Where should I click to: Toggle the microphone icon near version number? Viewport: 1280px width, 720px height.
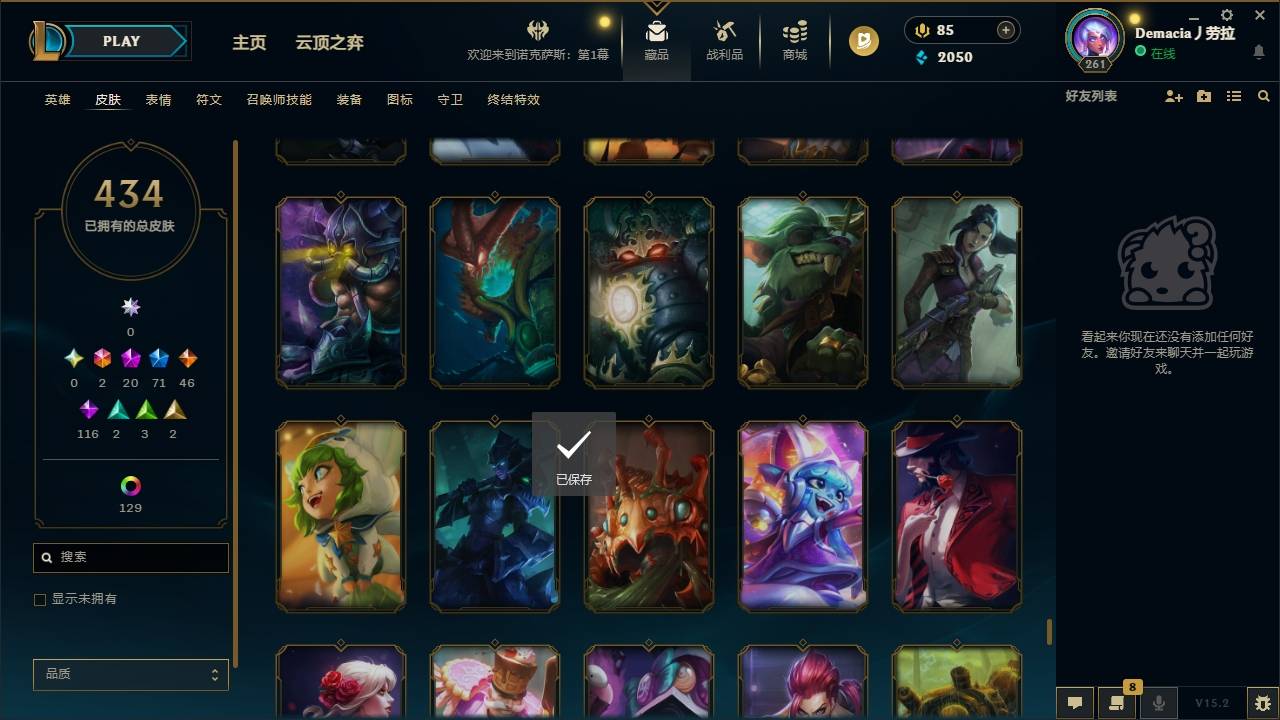click(1159, 703)
